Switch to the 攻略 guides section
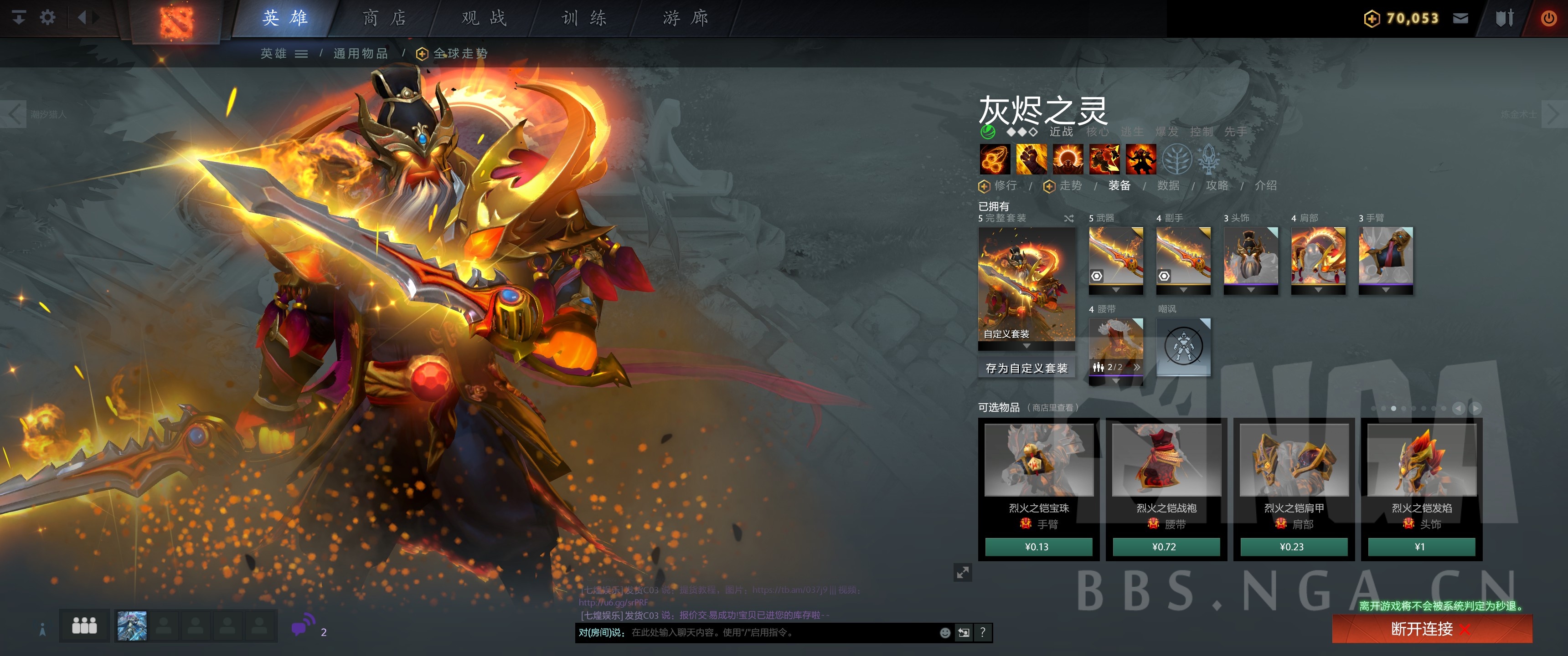This screenshot has height=656, width=1568. click(x=1217, y=185)
